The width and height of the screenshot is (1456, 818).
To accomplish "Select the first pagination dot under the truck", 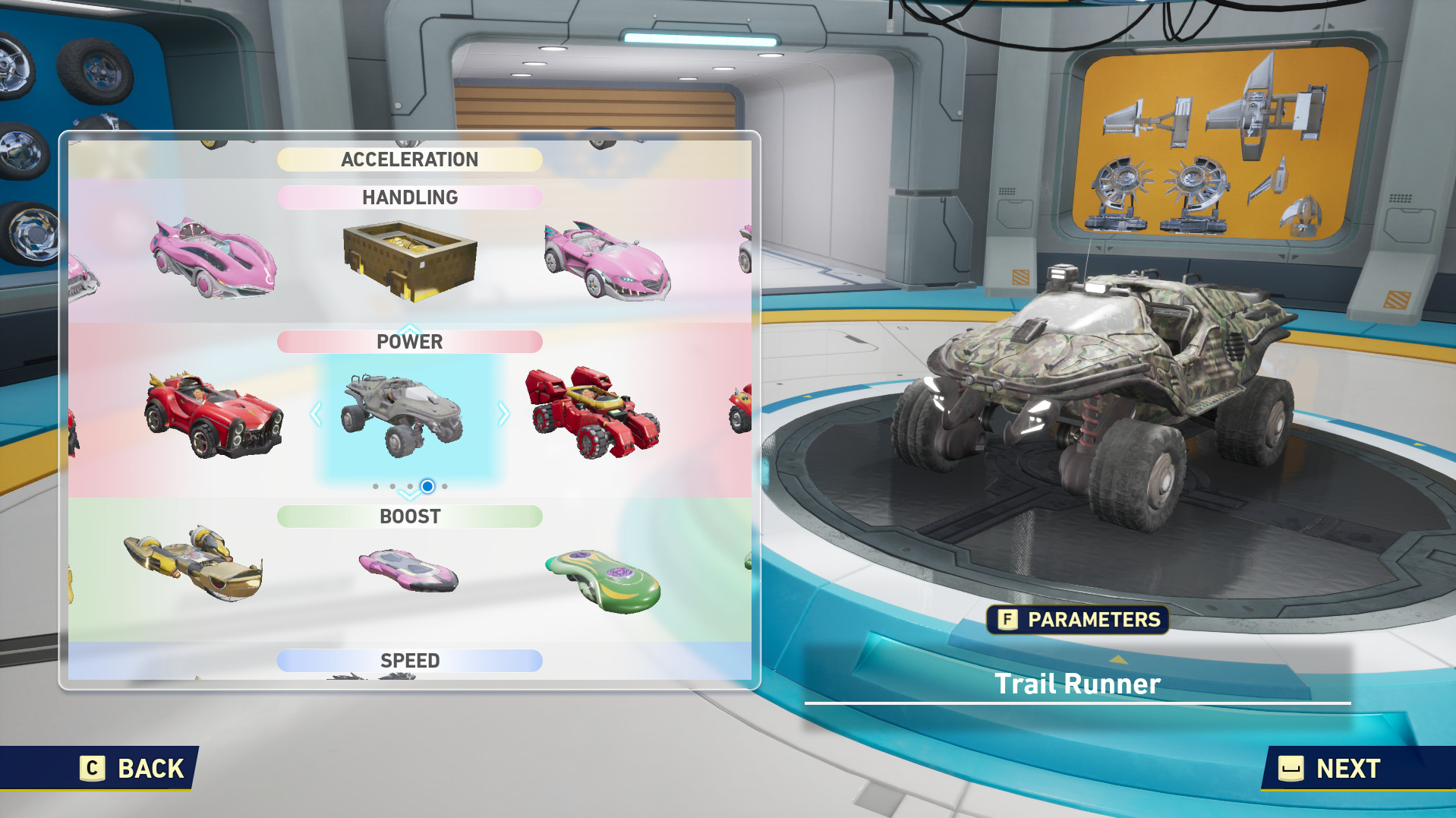I will [x=377, y=485].
